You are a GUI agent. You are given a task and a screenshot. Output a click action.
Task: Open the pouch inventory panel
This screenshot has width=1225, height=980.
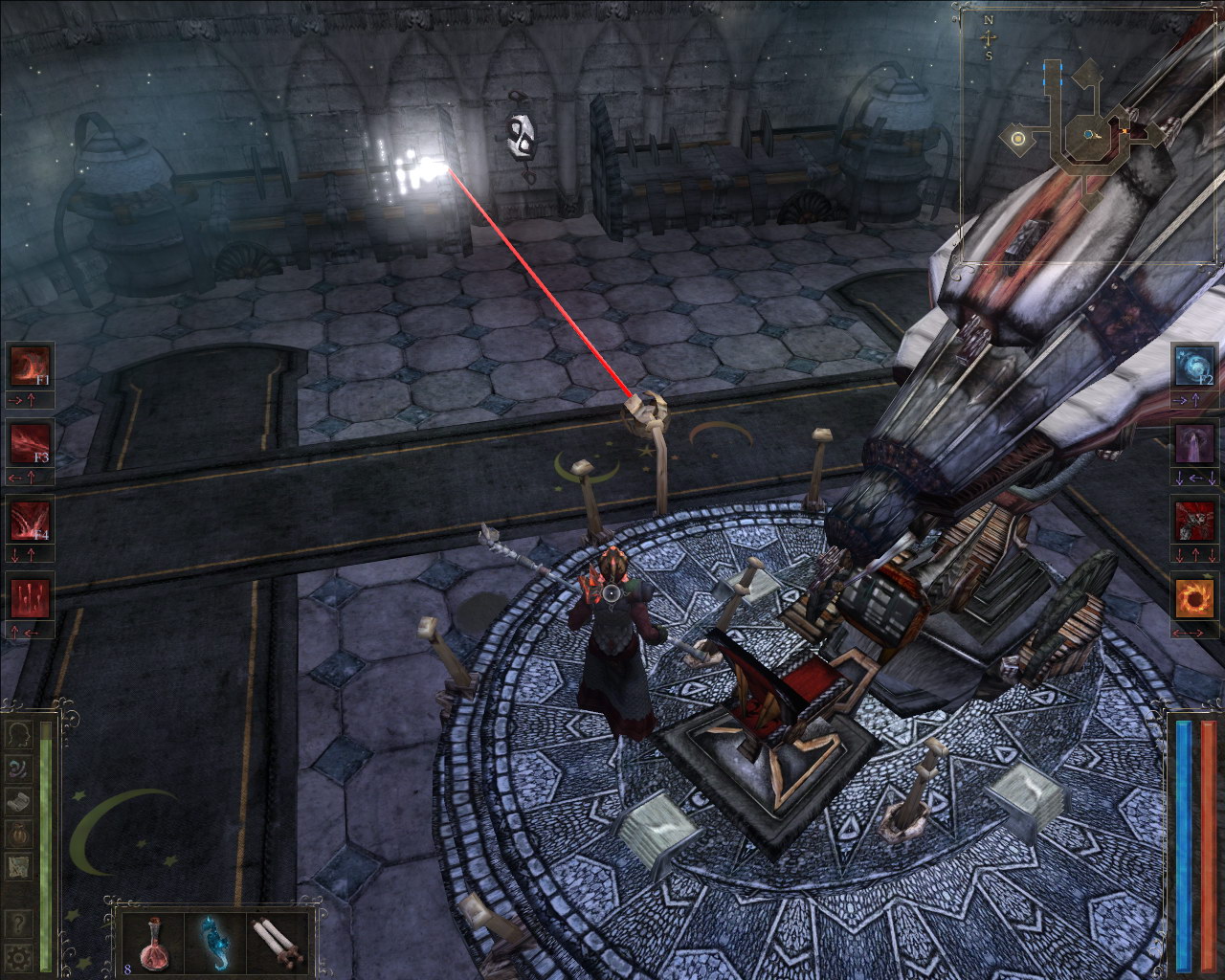(17, 833)
